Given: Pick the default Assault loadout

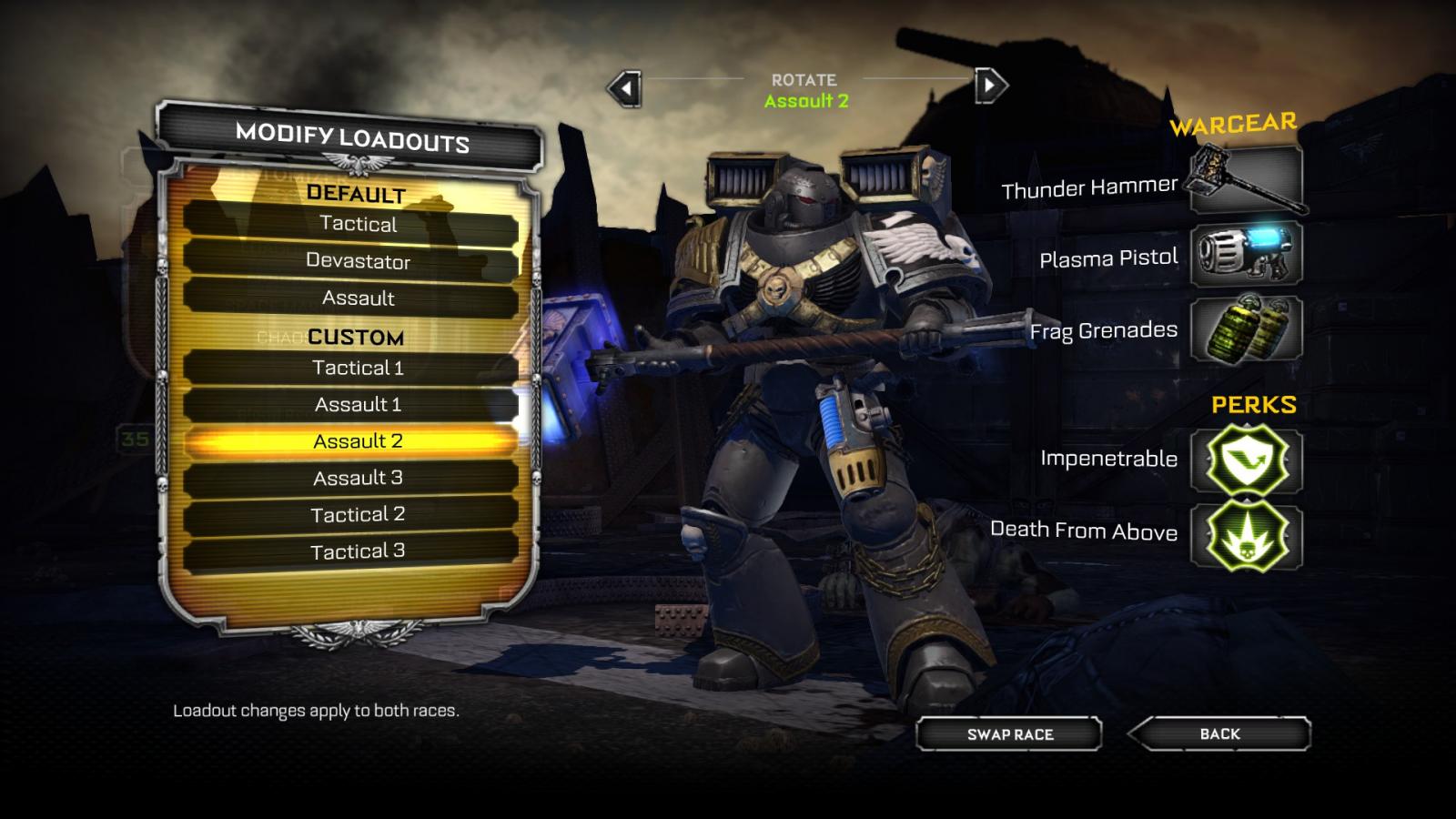Looking at the screenshot, I should point(358,298).
